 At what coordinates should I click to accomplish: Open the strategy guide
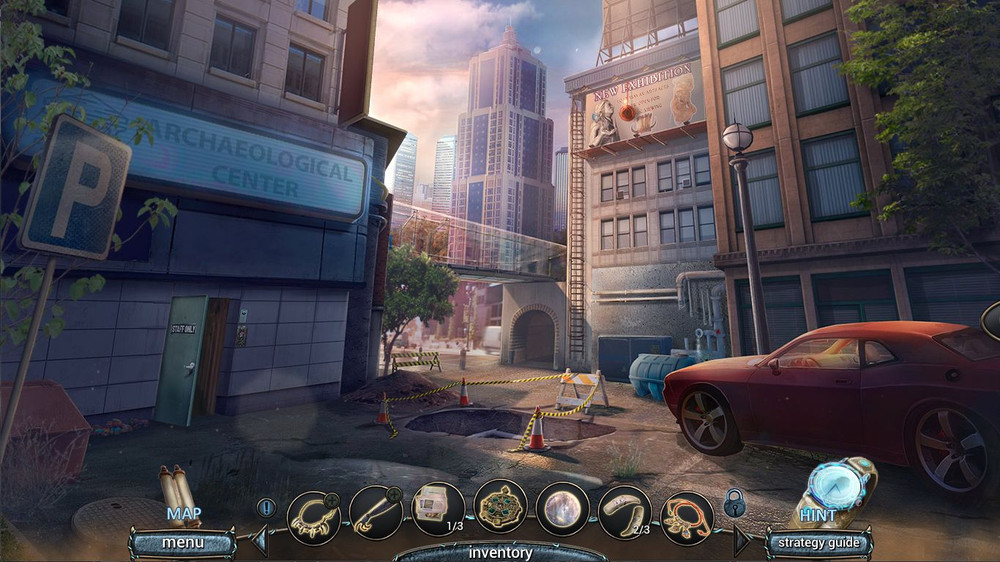pyautogui.click(x=818, y=543)
